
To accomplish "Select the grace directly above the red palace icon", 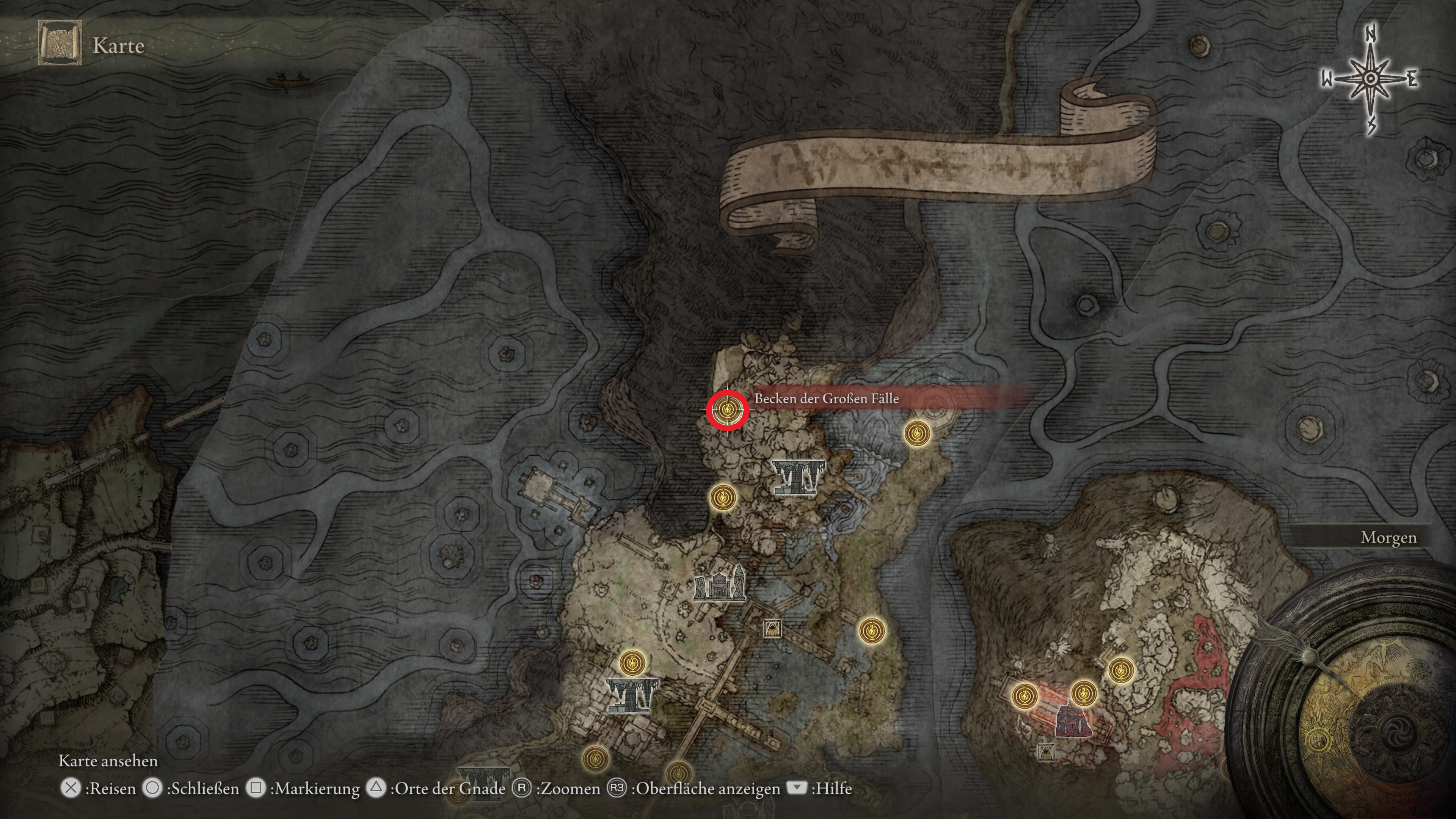I will (x=1083, y=692).
